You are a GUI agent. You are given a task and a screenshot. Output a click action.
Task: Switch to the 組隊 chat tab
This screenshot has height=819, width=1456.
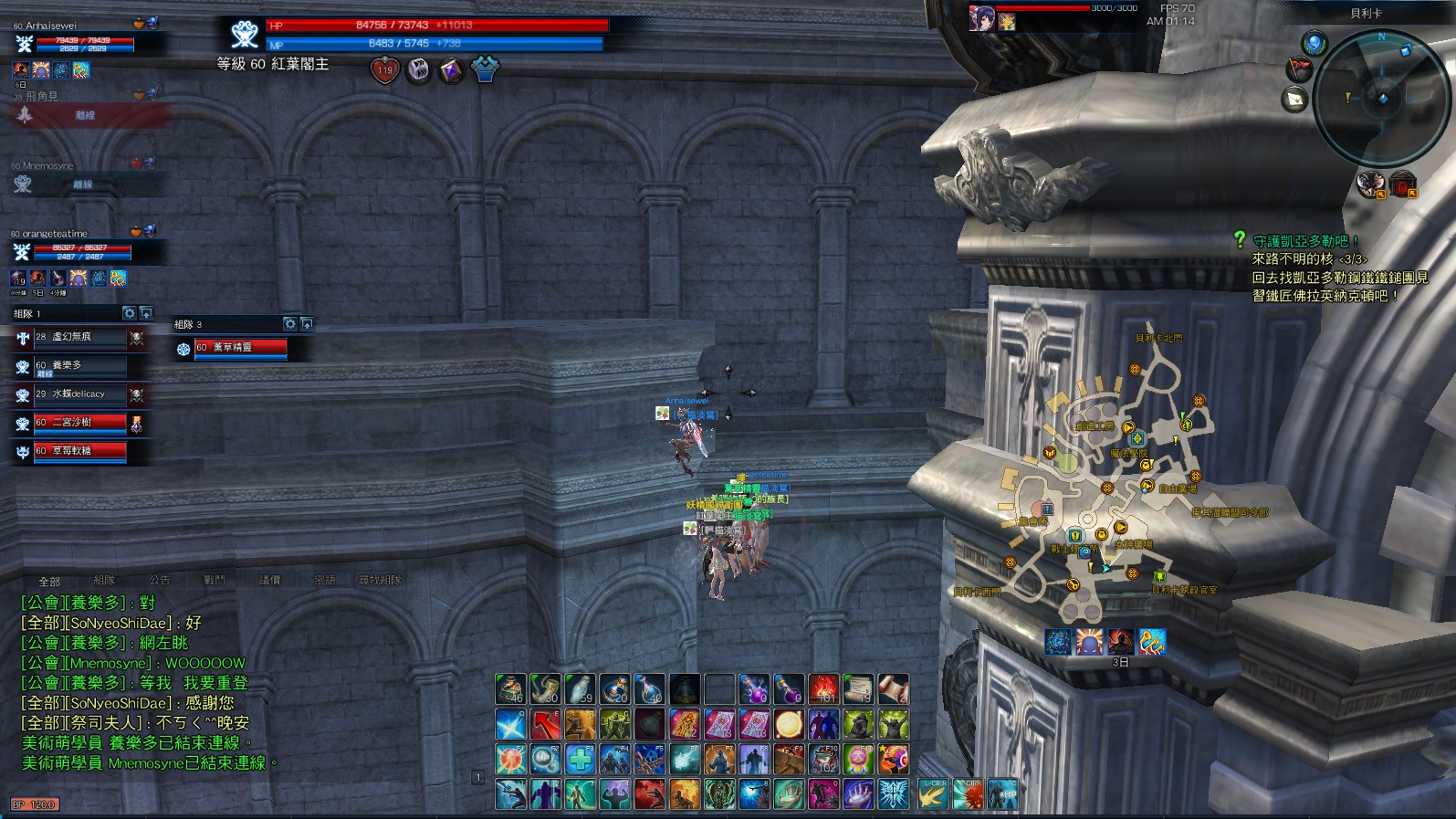(104, 580)
